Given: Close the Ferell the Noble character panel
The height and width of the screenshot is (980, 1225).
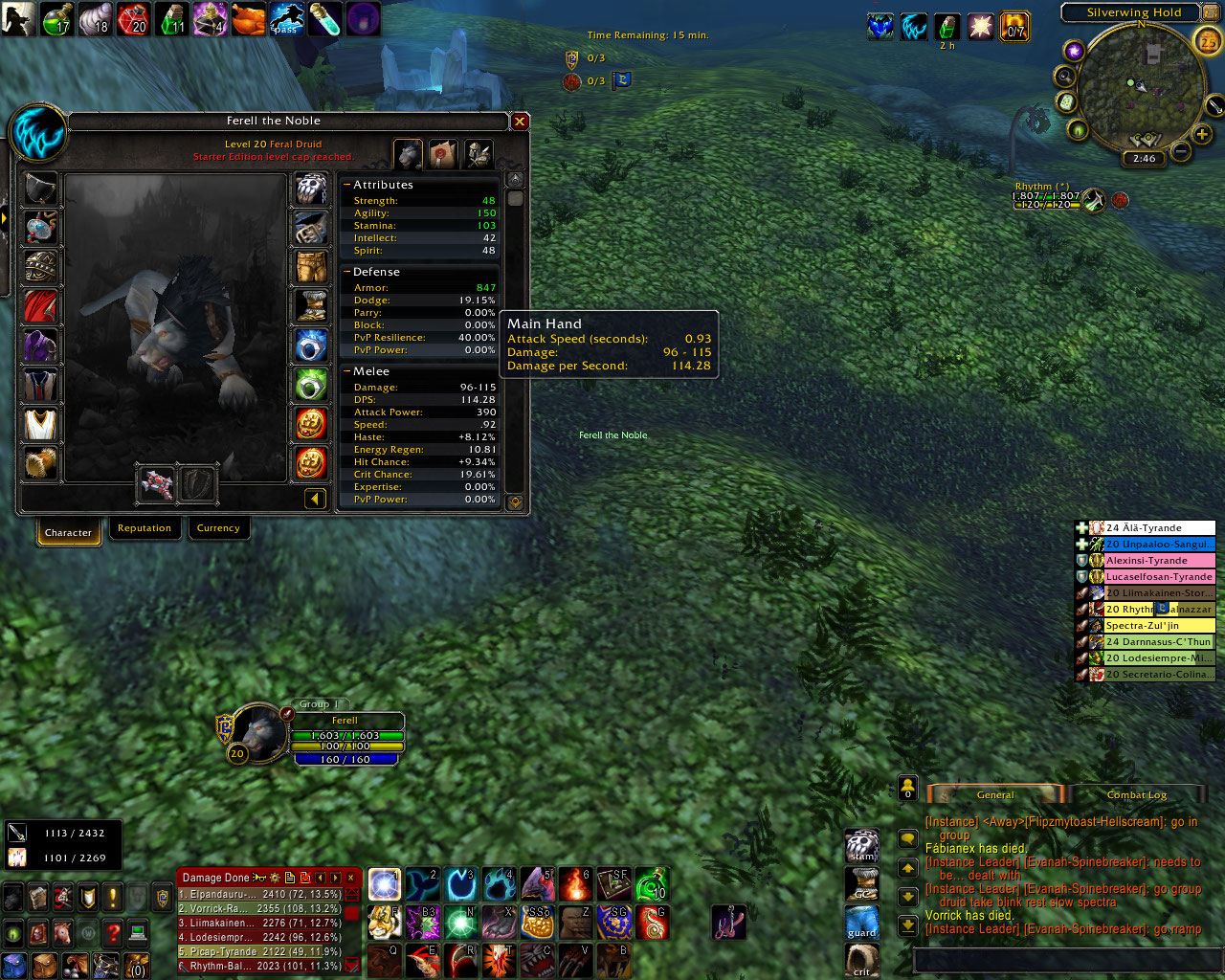Looking at the screenshot, I should point(520,122).
